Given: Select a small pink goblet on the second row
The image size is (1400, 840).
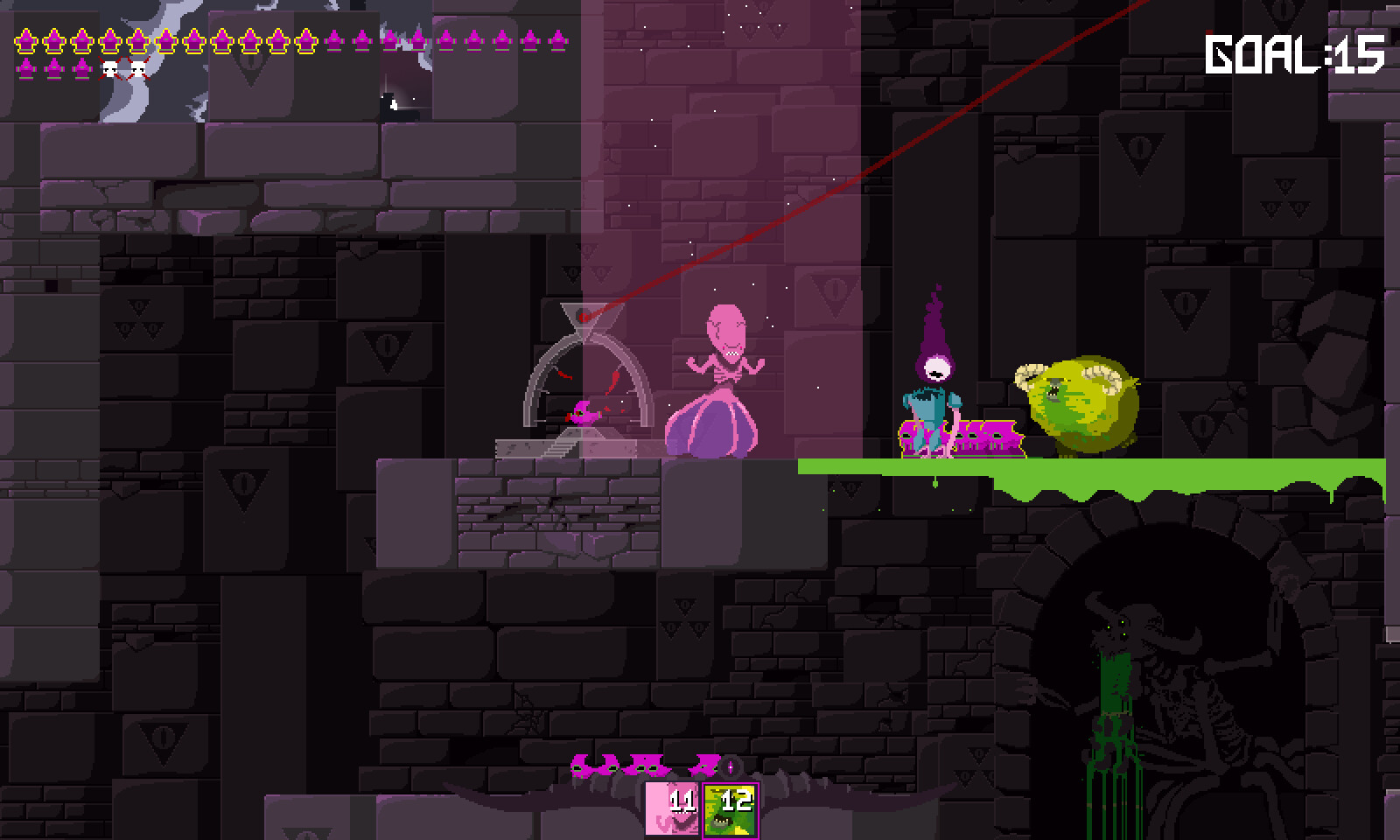Looking at the screenshot, I should [24, 69].
